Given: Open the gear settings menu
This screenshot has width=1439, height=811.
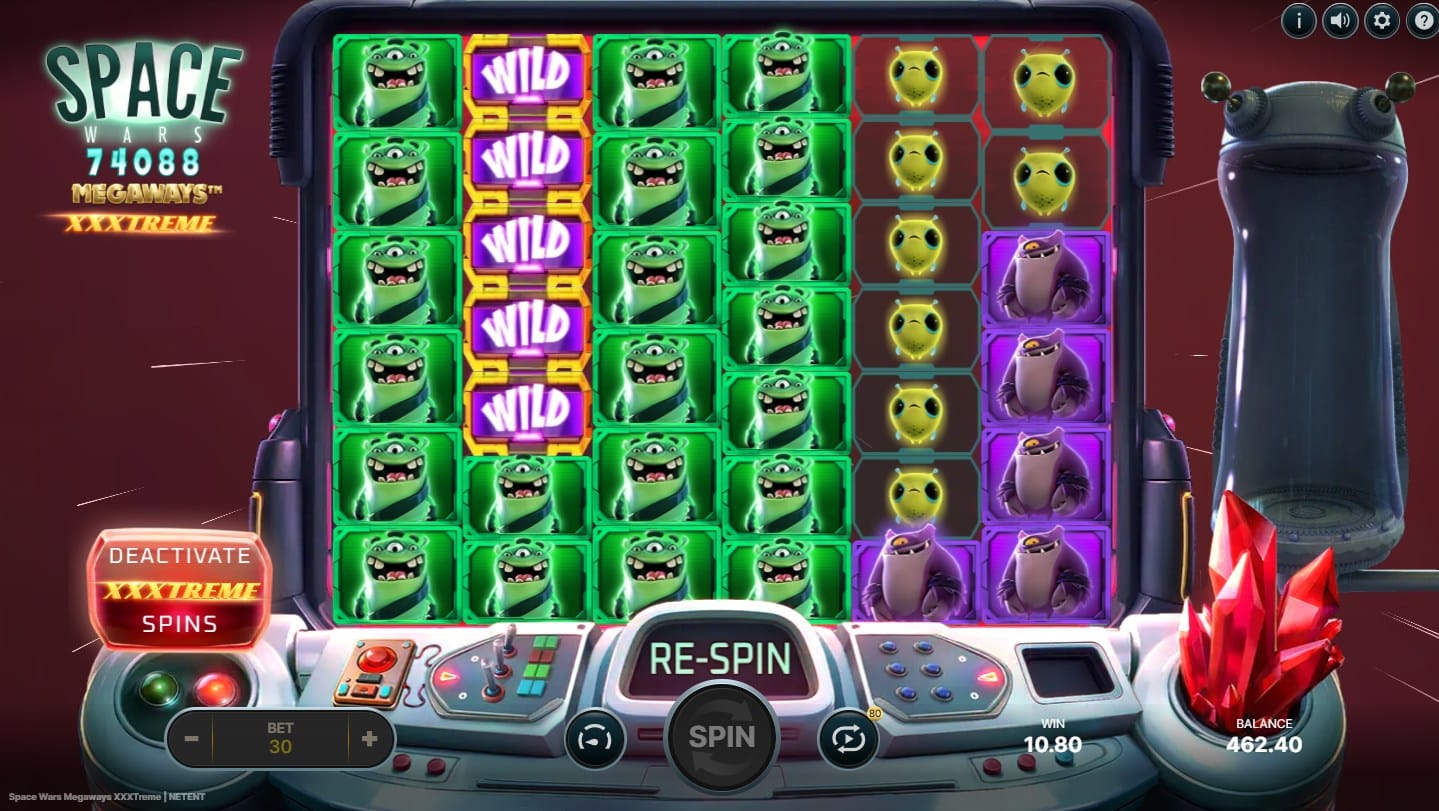Looking at the screenshot, I should click(x=1381, y=20).
